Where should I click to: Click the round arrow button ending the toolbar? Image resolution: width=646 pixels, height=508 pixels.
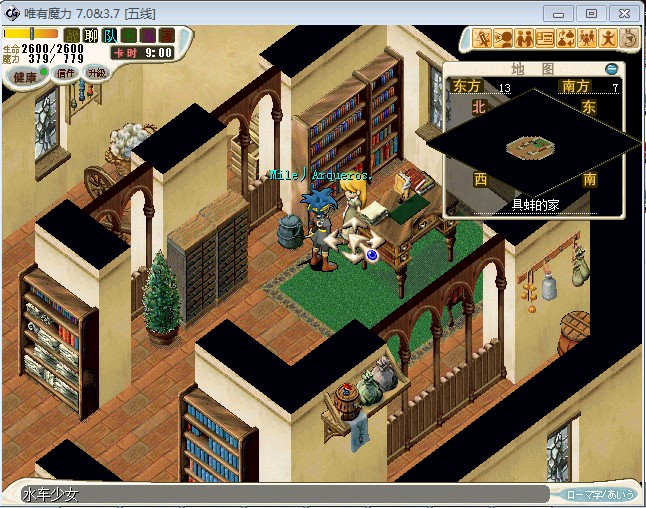pos(629,39)
